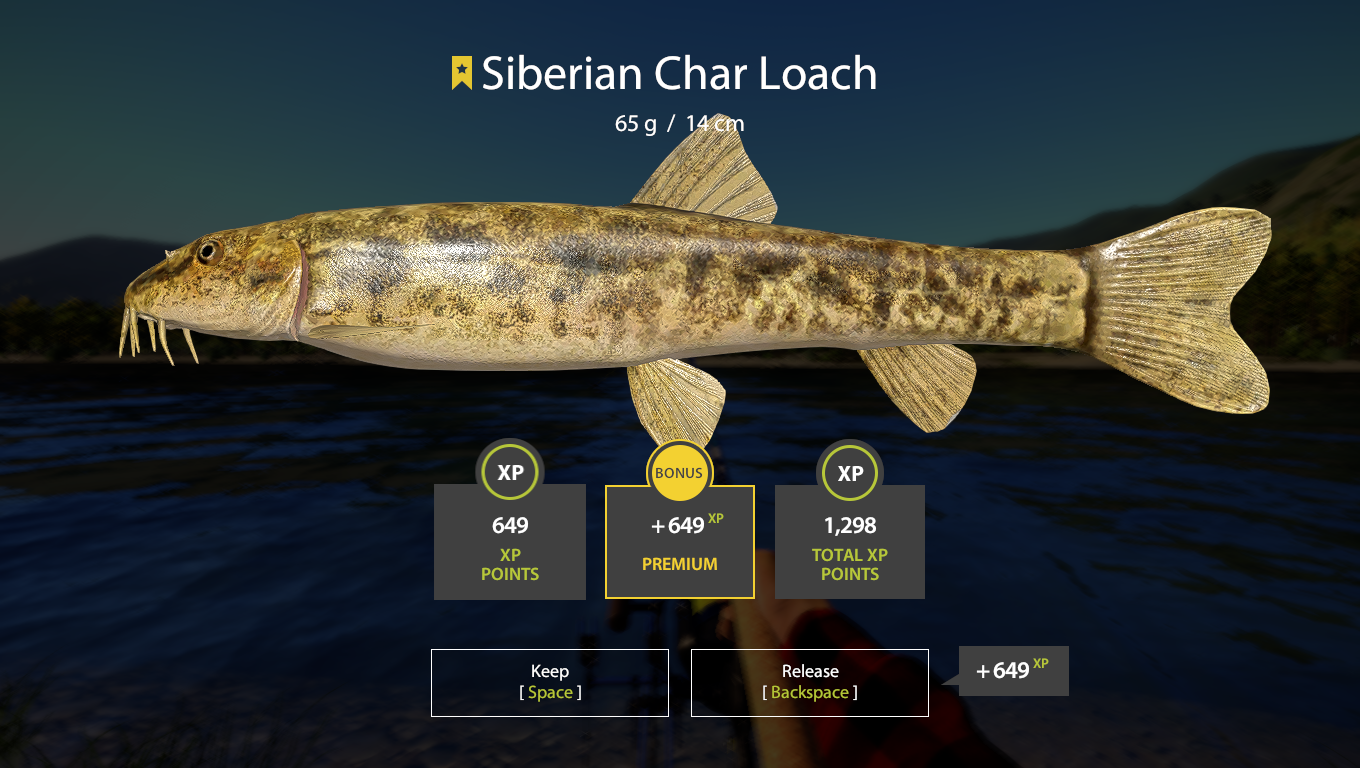Click the XP emblem above the 1,298 panel
The height and width of the screenshot is (768, 1360).
pyautogui.click(x=850, y=471)
